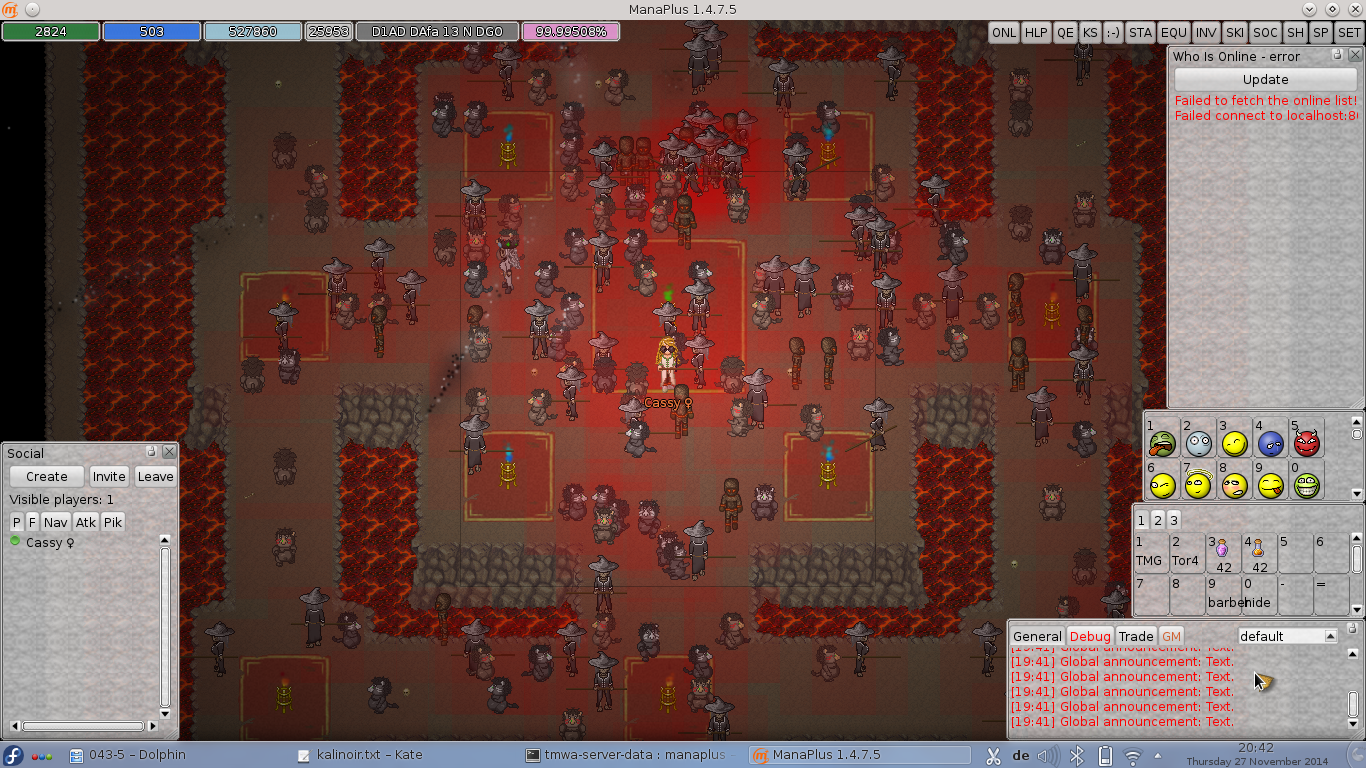Open the Inventory with the INV icon
Screen dimensions: 1366x768
(x=1205, y=32)
